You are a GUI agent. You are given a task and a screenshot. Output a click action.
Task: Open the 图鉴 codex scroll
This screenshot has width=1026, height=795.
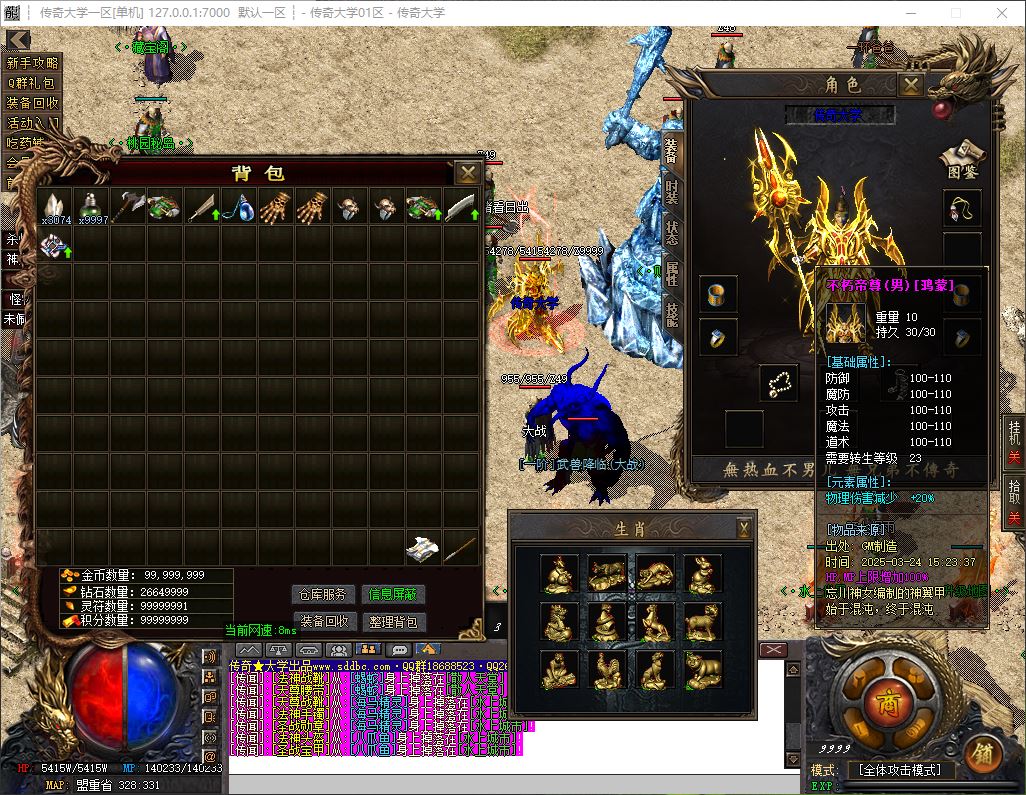coord(963,159)
